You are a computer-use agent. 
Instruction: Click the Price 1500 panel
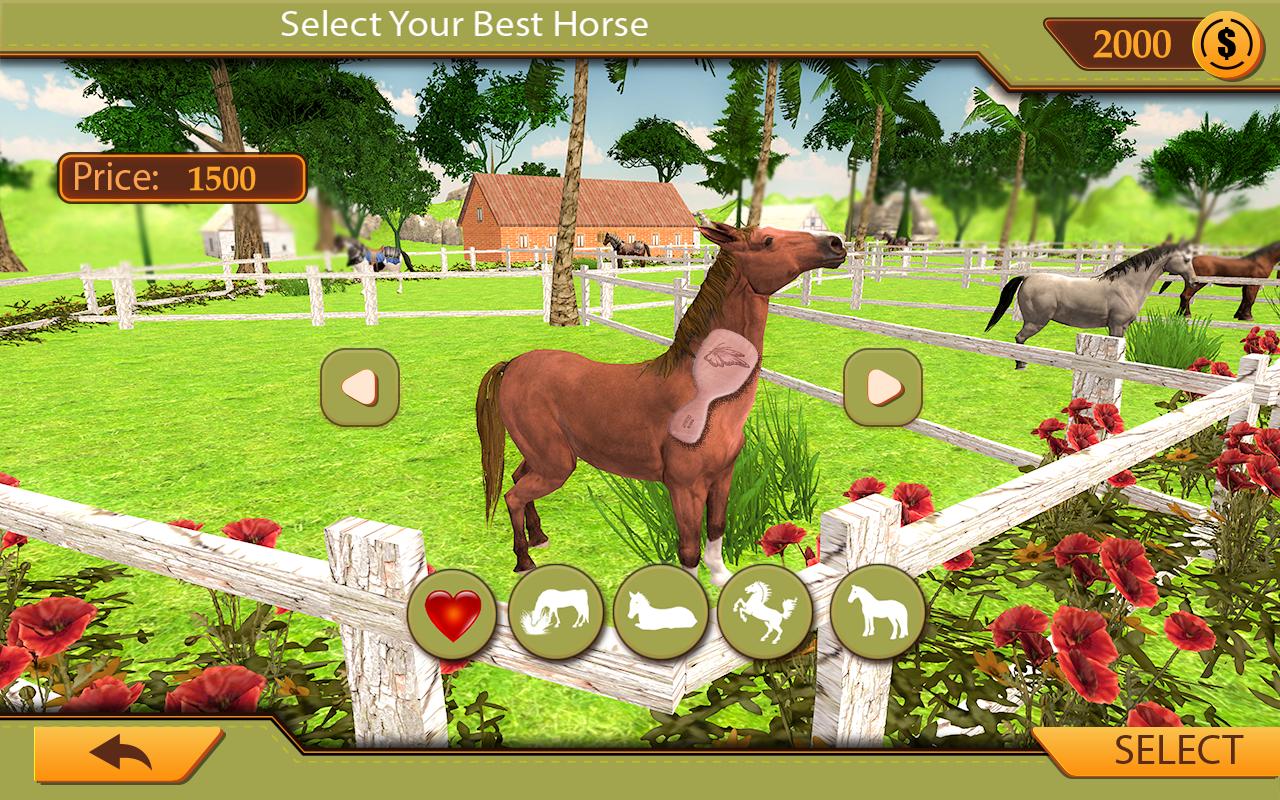(182, 176)
